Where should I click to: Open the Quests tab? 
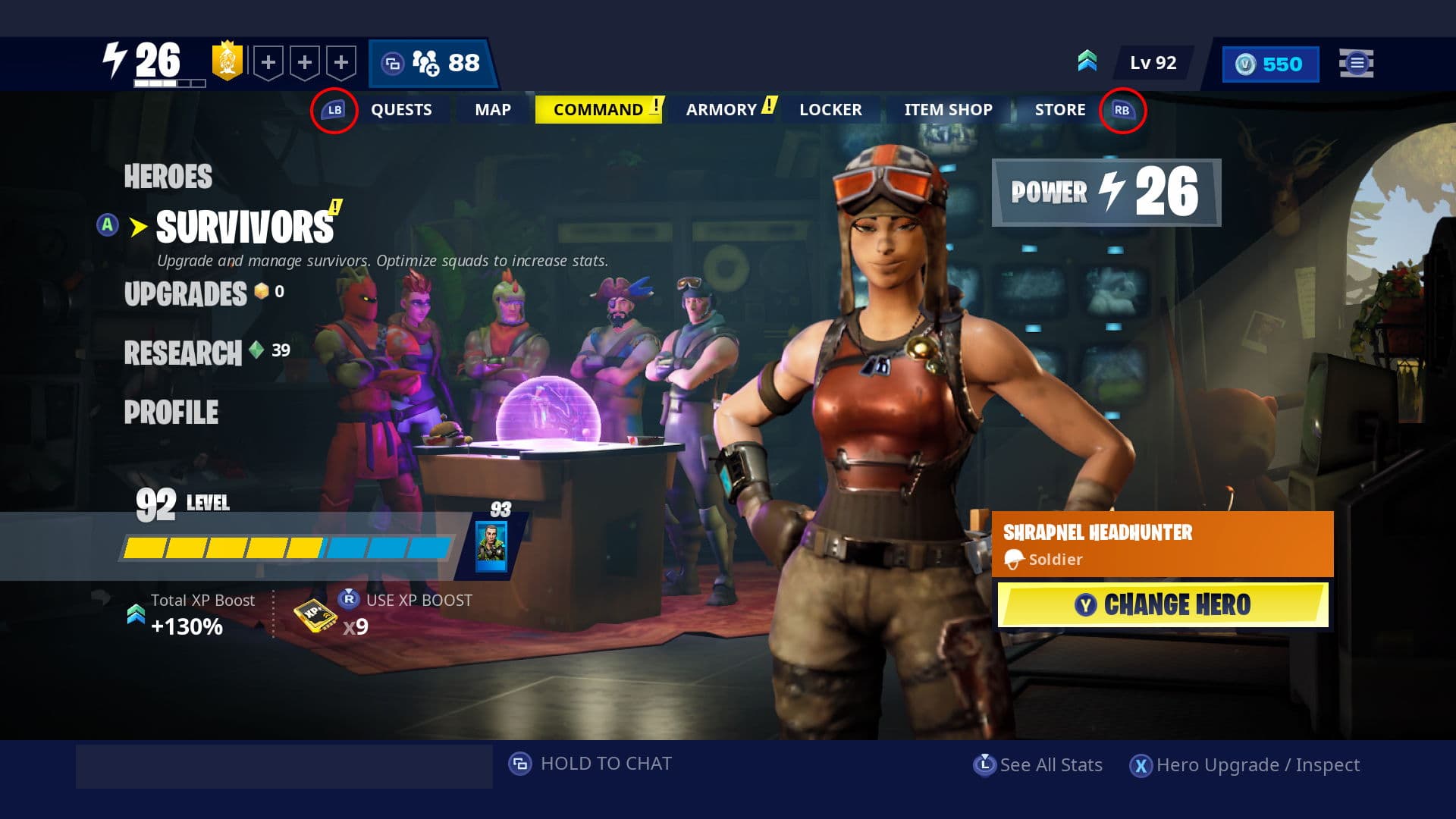[400, 109]
